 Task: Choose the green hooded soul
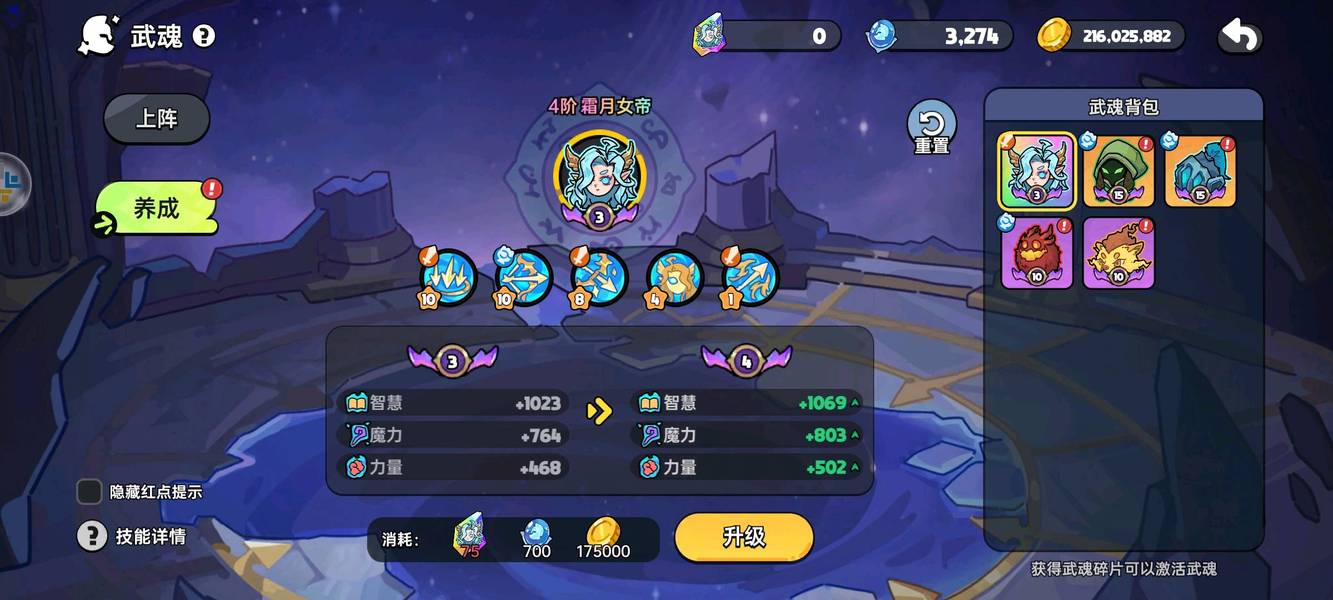point(1118,171)
